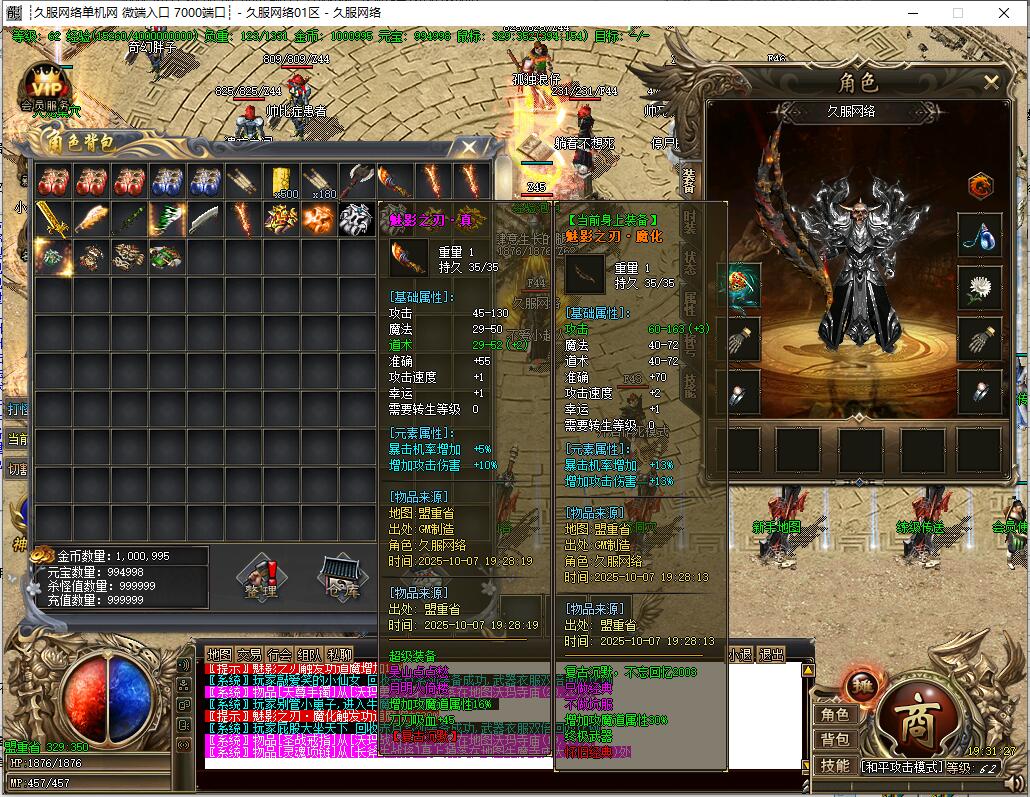The height and width of the screenshot is (797, 1030).
Task: Click the 技能 skills menu button
Action: pos(835,765)
